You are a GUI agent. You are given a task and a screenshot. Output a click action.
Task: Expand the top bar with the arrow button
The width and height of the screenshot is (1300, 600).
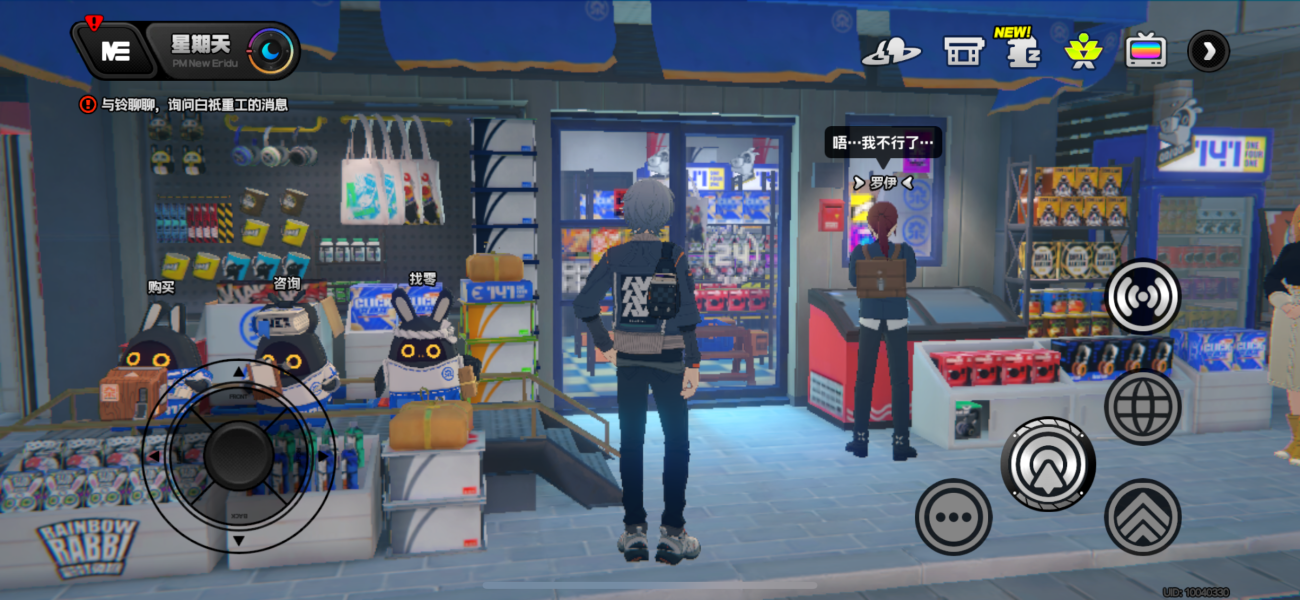(1208, 51)
